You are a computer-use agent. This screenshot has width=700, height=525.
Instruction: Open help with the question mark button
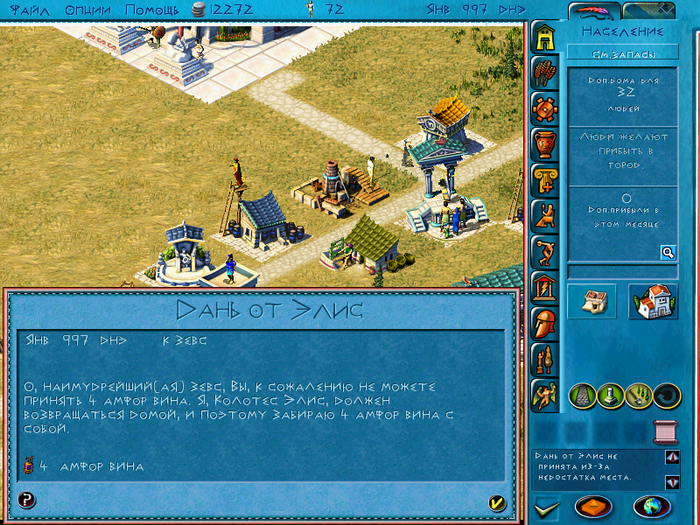pyautogui.click(x=27, y=500)
